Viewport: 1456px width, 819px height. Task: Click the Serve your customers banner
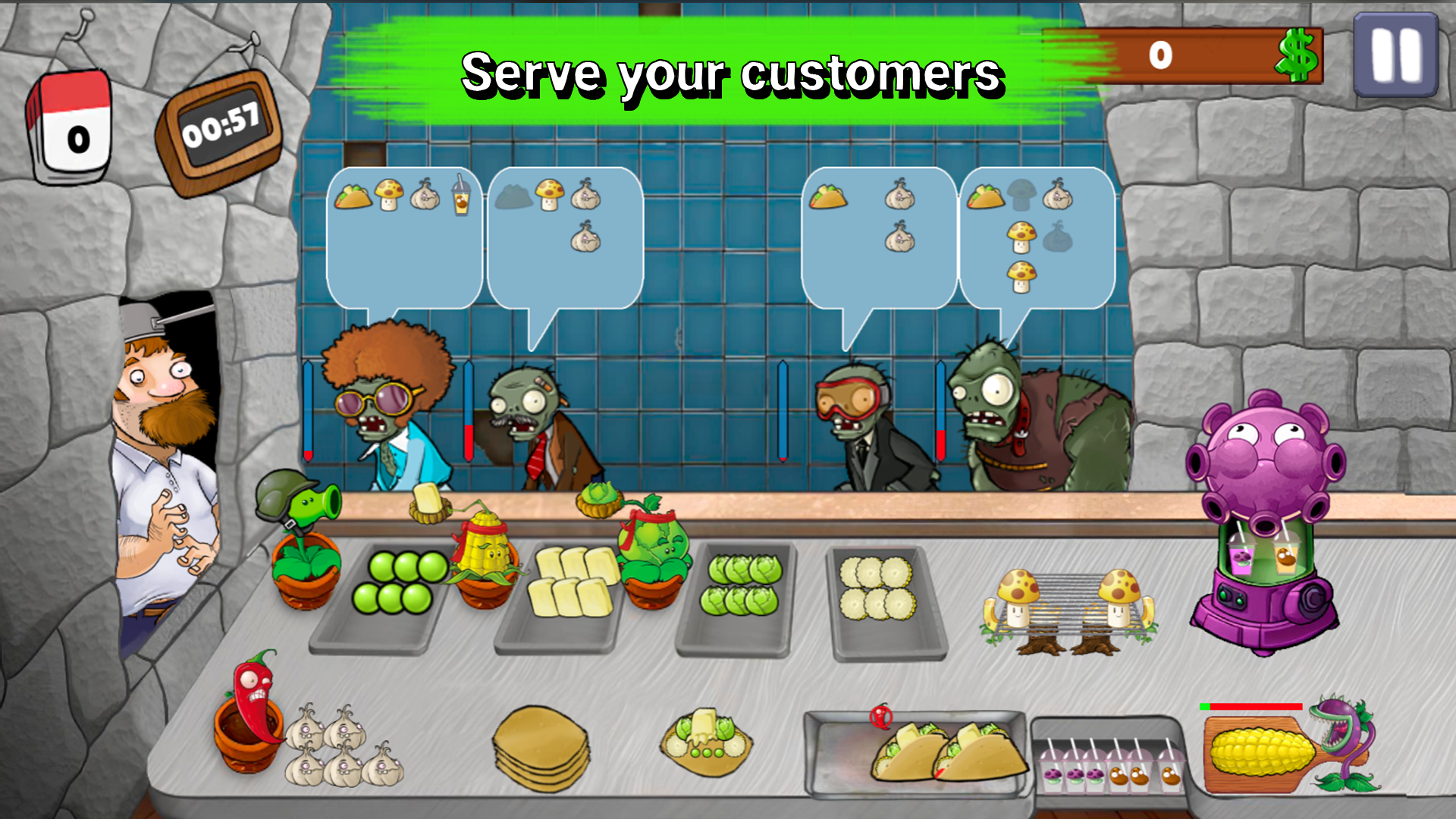(732, 72)
